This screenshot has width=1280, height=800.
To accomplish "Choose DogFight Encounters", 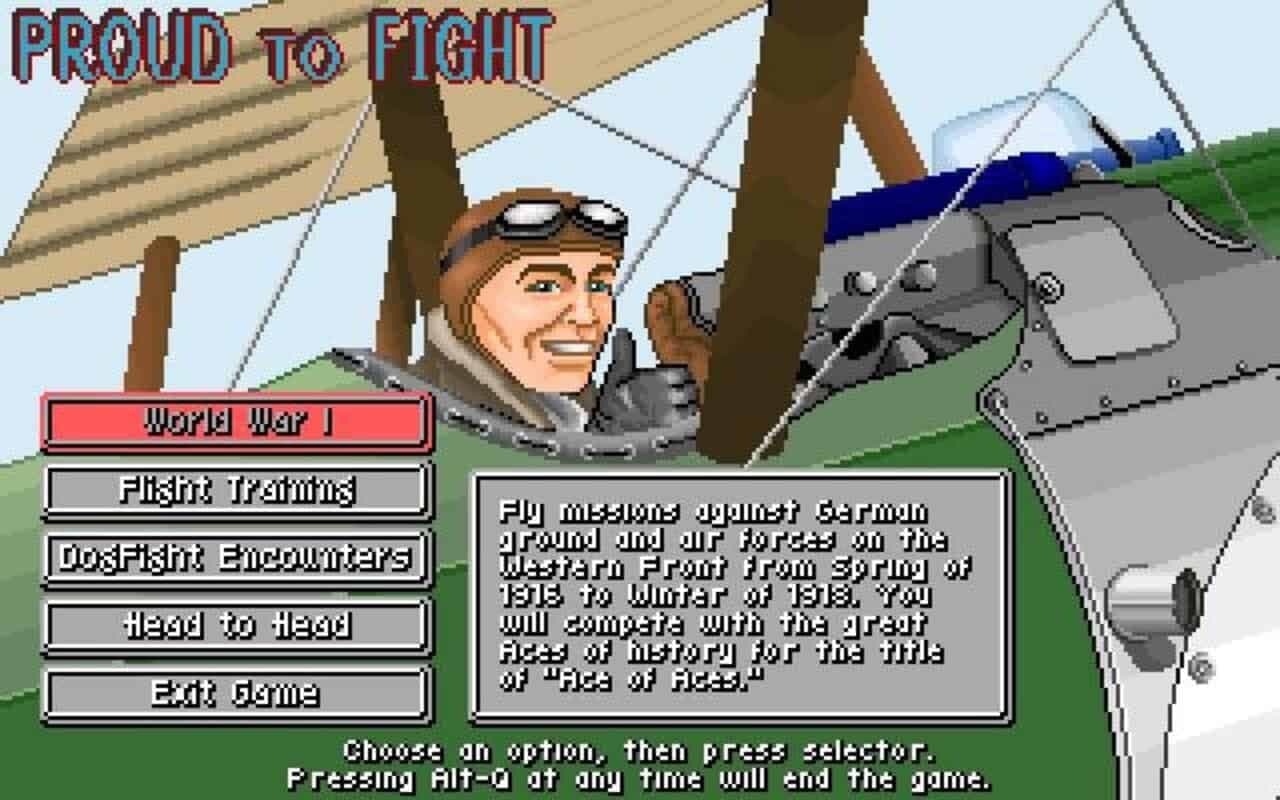I will [x=235, y=557].
